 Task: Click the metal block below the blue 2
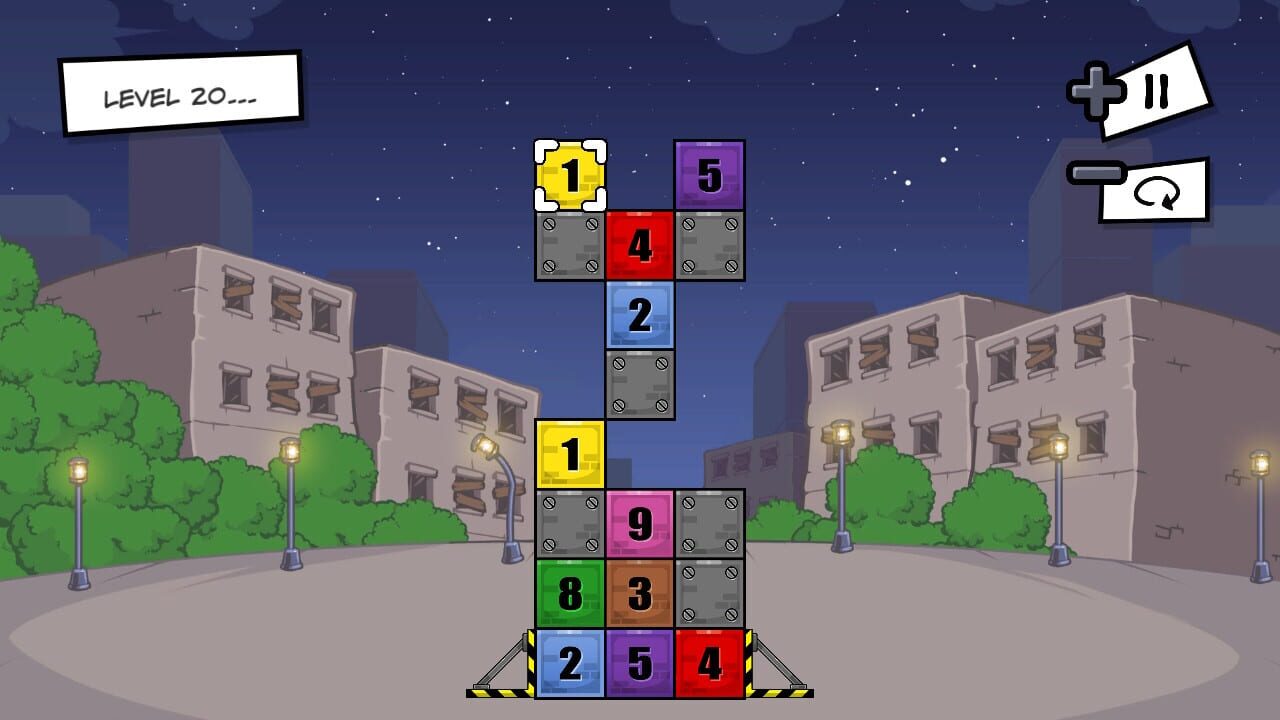[640, 384]
